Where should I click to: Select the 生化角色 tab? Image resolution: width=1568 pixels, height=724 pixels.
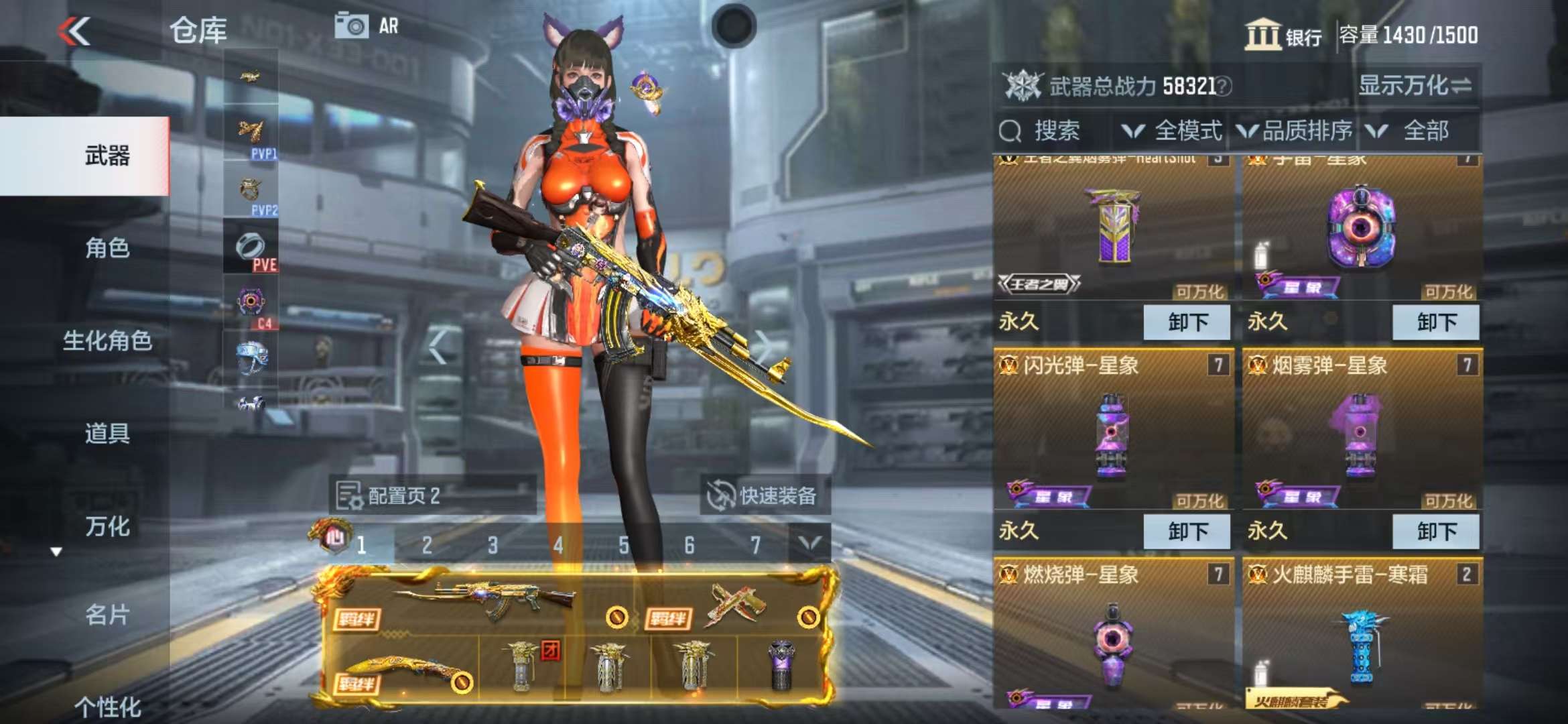click(107, 341)
